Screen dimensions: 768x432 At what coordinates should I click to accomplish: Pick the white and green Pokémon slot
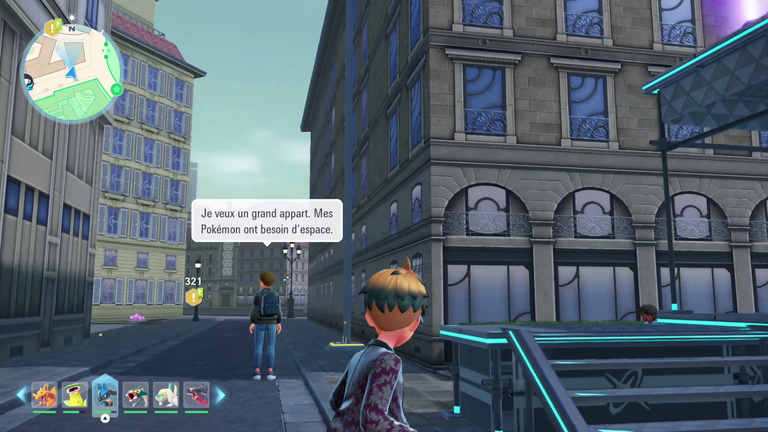166,396
